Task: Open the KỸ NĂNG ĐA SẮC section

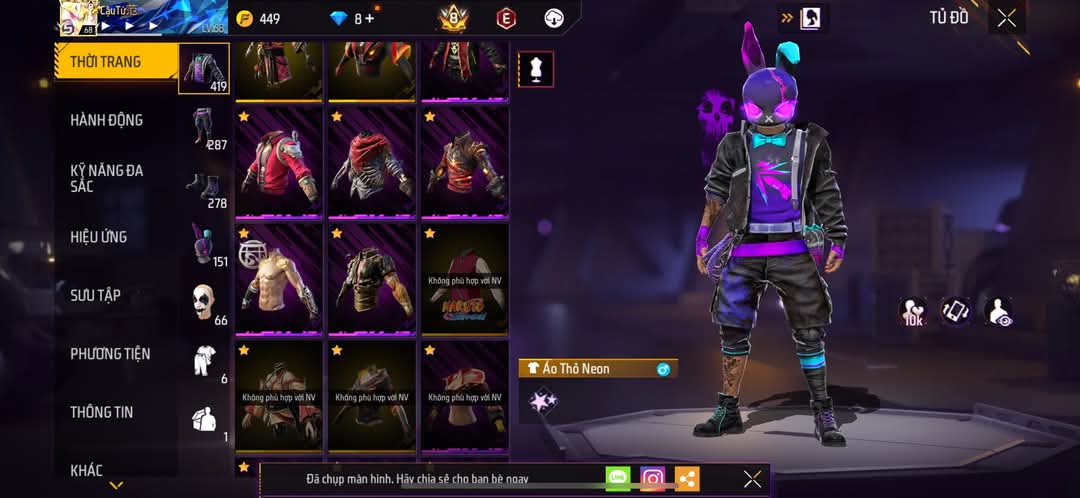Action: 107,178
